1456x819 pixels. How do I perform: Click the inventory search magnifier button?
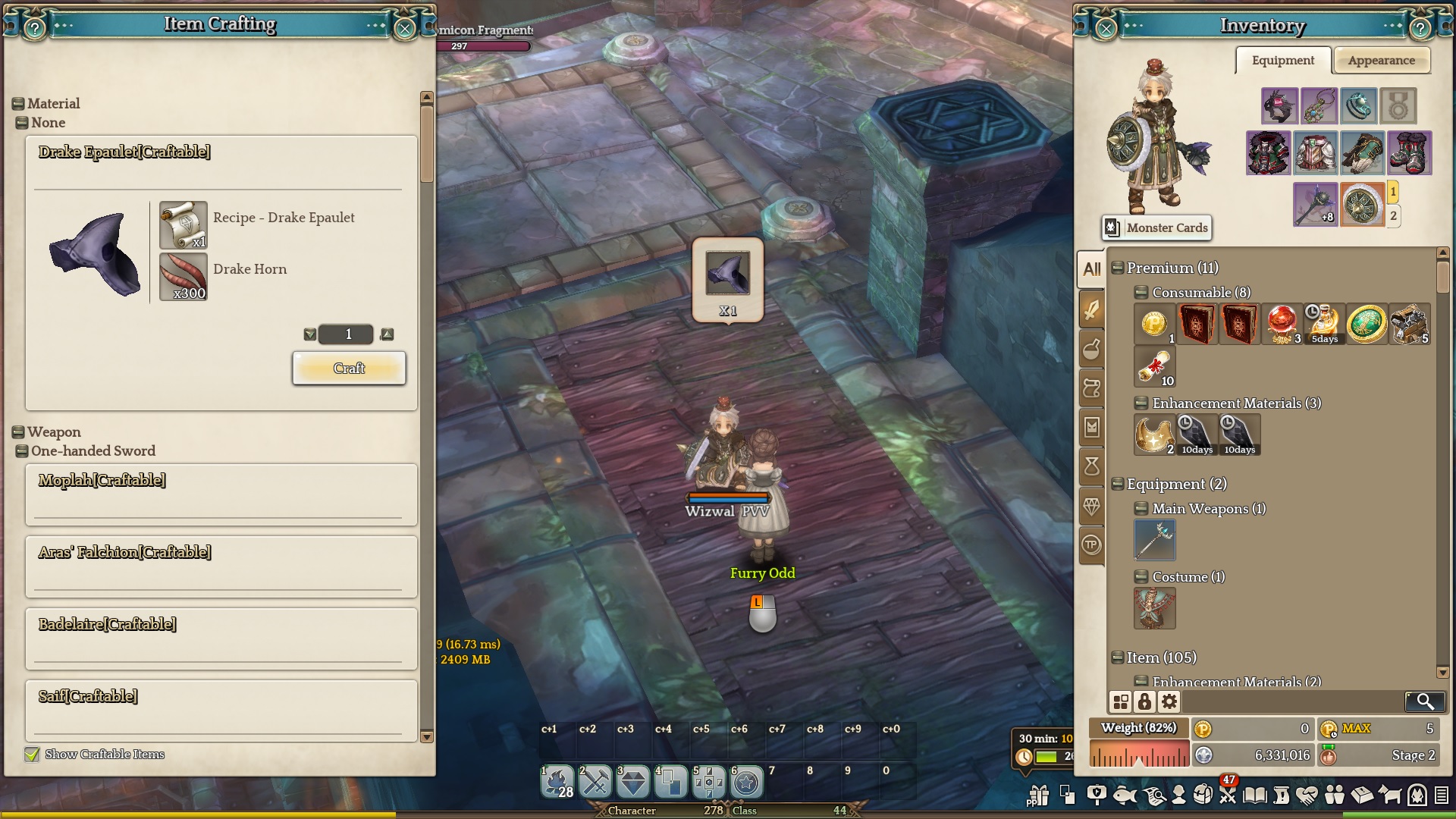point(1424,701)
